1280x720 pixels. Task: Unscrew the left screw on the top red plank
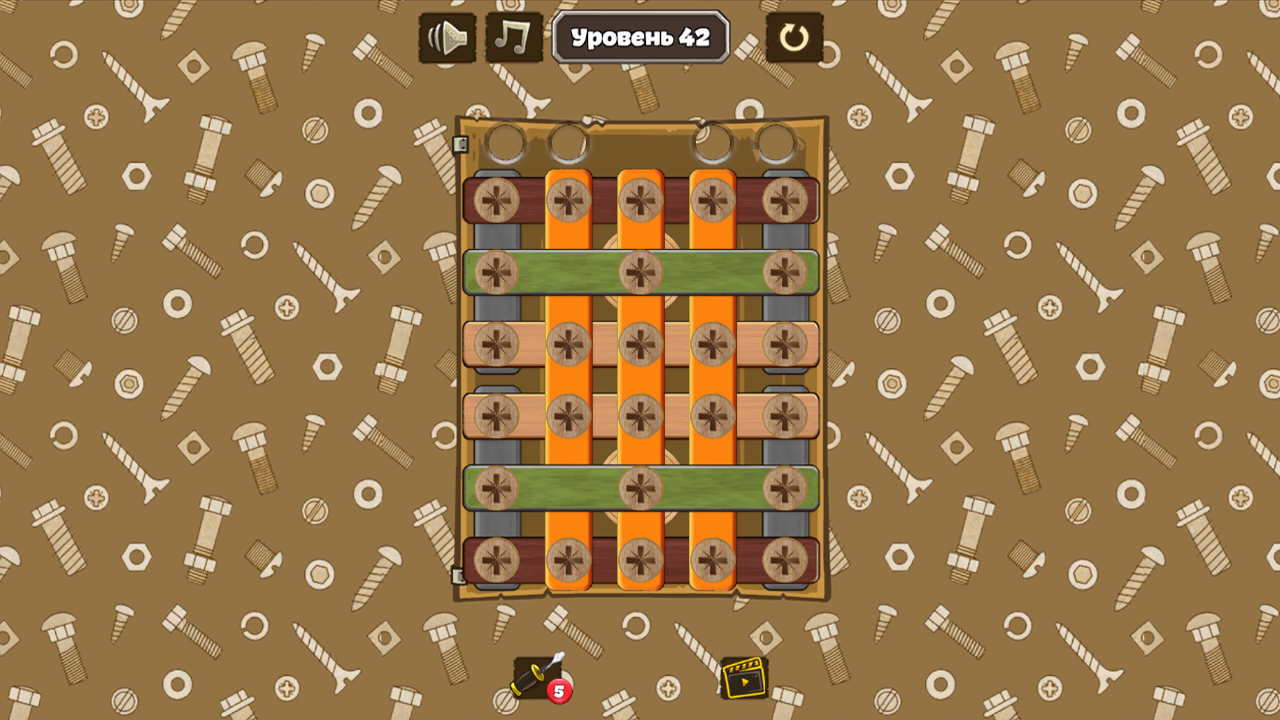click(x=497, y=200)
